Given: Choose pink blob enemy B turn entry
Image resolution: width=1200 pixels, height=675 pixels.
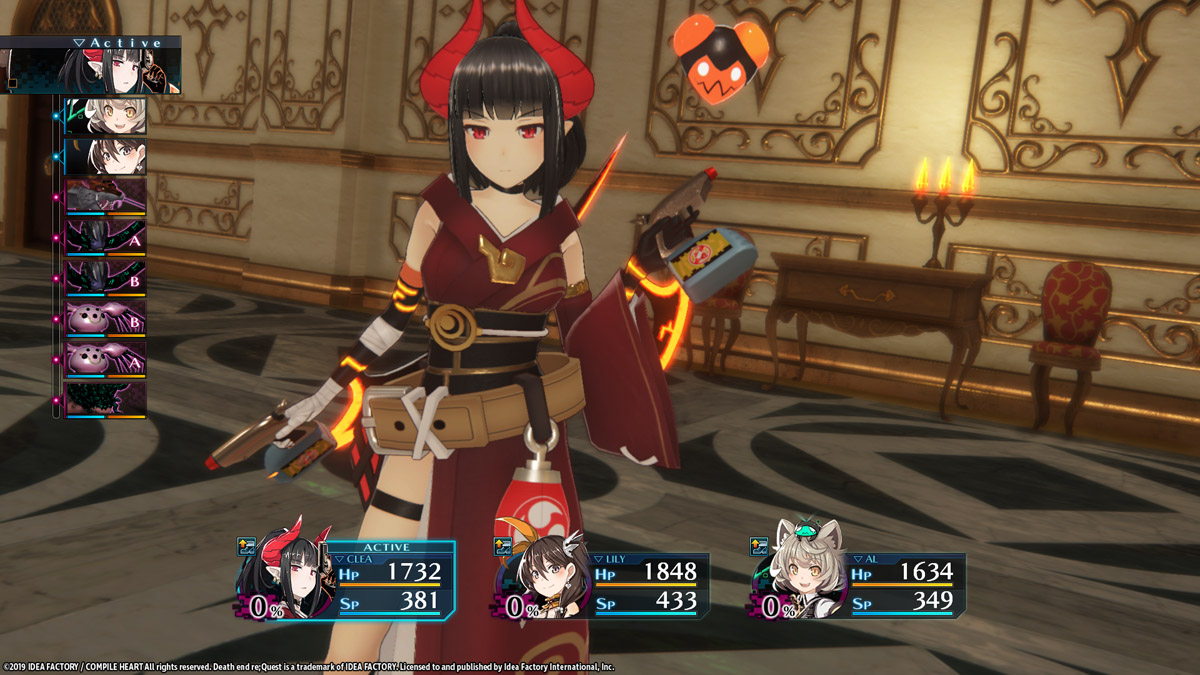Looking at the screenshot, I should 106,320.
